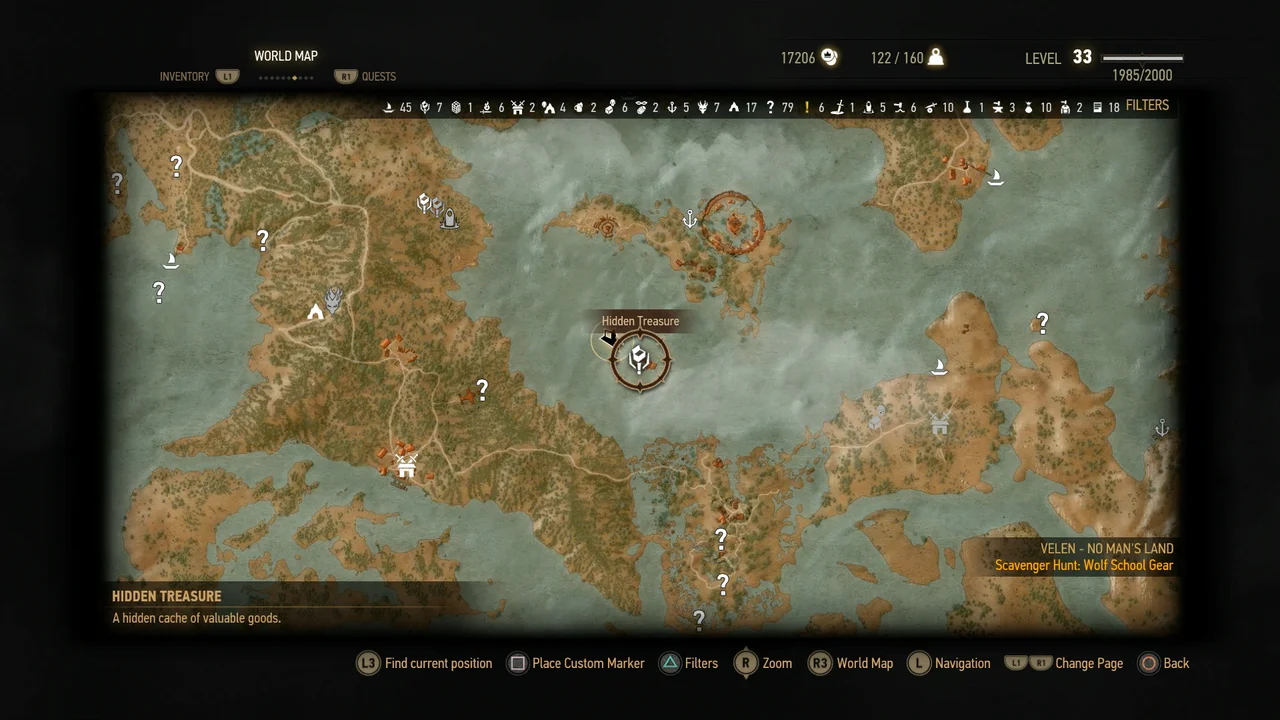Click the crossed-swords village icon near the southwest settlement
This screenshot has width=1280, height=720.
[x=405, y=464]
